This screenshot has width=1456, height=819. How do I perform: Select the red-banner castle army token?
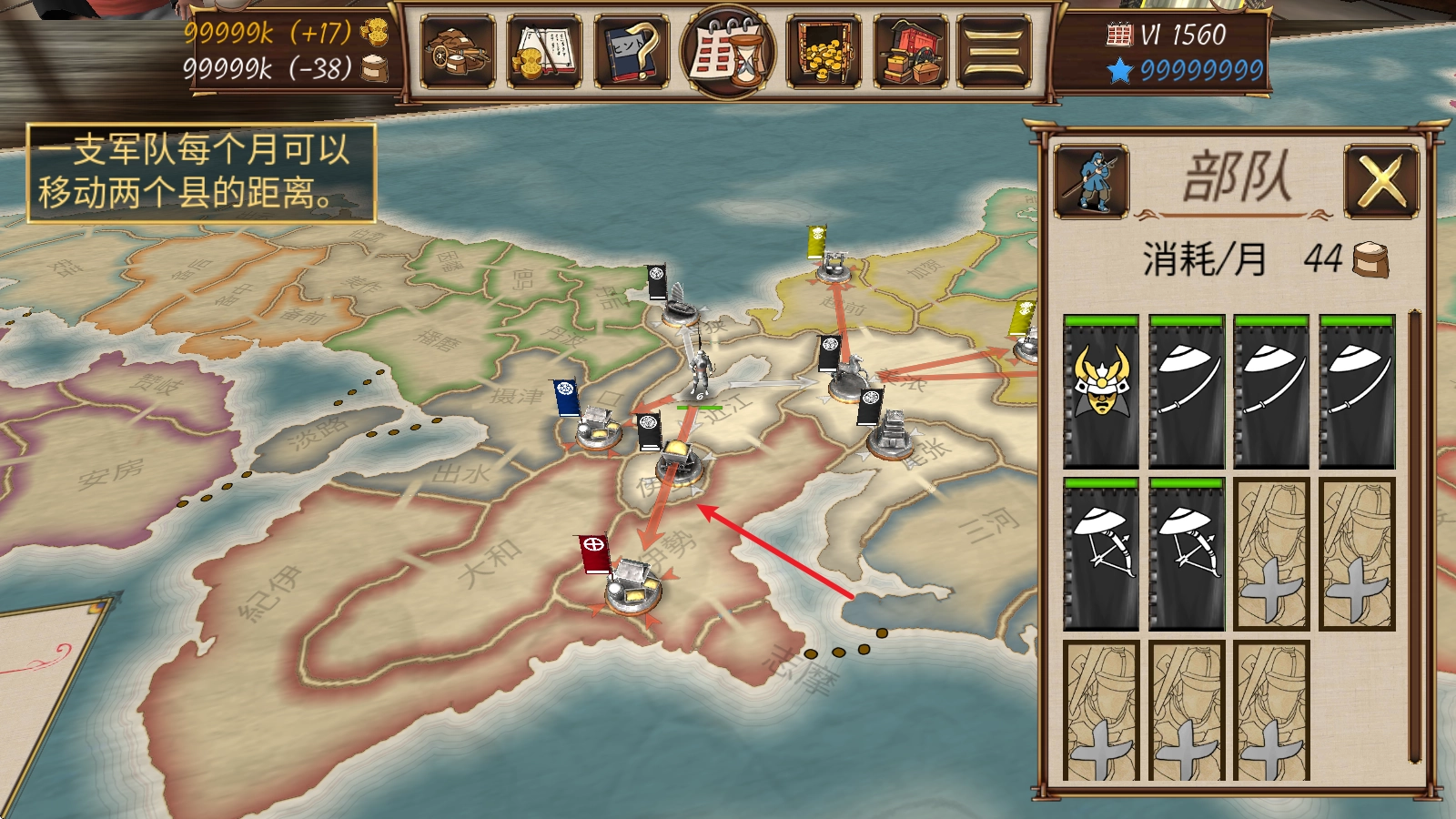[x=632, y=587]
